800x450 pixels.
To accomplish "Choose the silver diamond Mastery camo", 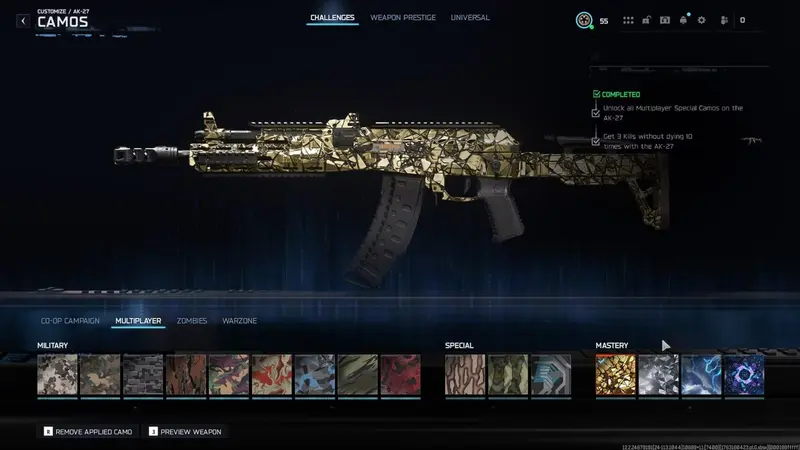I will click(658, 375).
